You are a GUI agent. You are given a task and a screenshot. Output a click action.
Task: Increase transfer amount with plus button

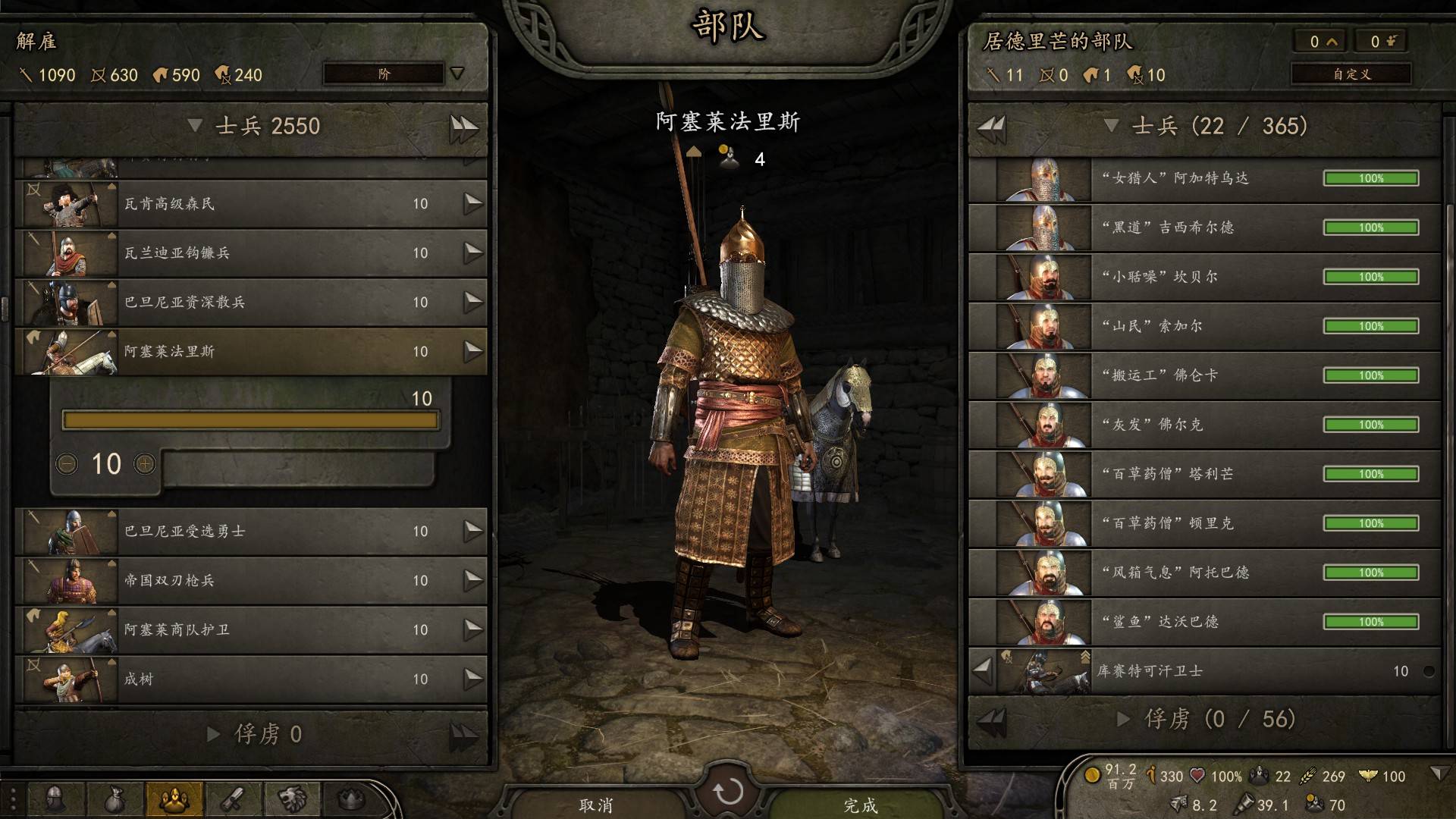click(144, 463)
